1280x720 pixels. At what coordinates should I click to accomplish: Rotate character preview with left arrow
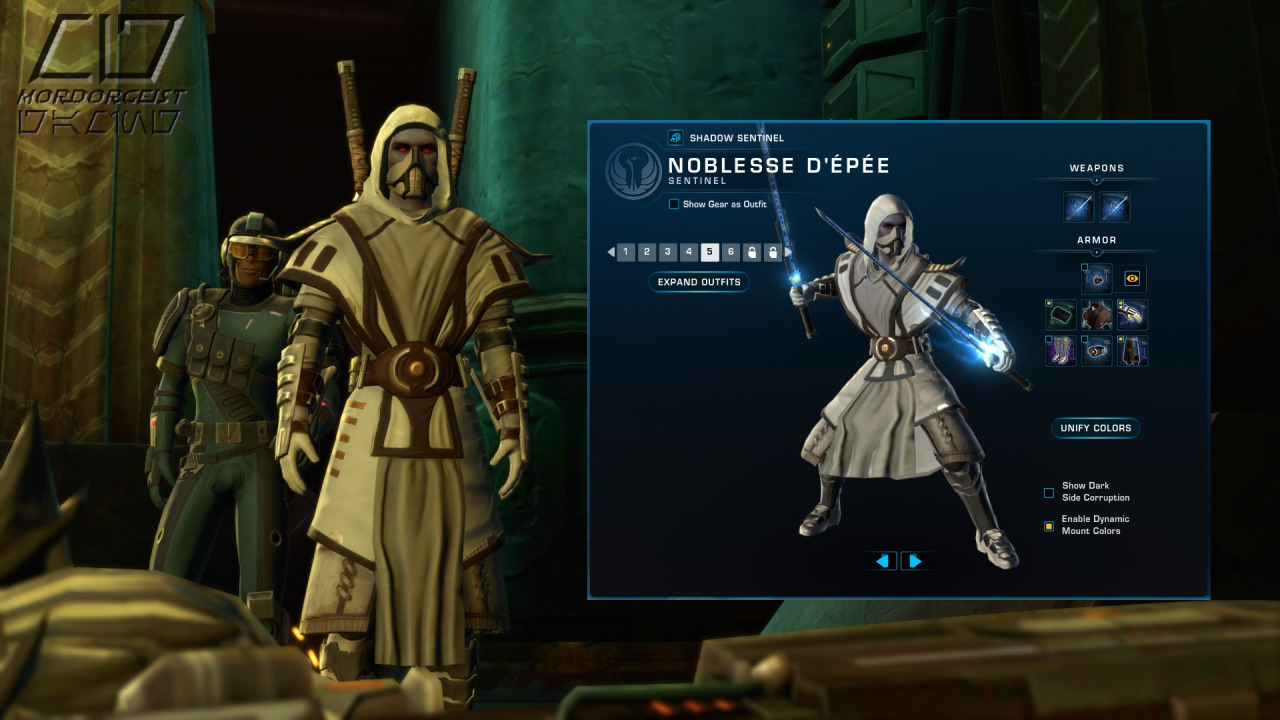point(882,561)
